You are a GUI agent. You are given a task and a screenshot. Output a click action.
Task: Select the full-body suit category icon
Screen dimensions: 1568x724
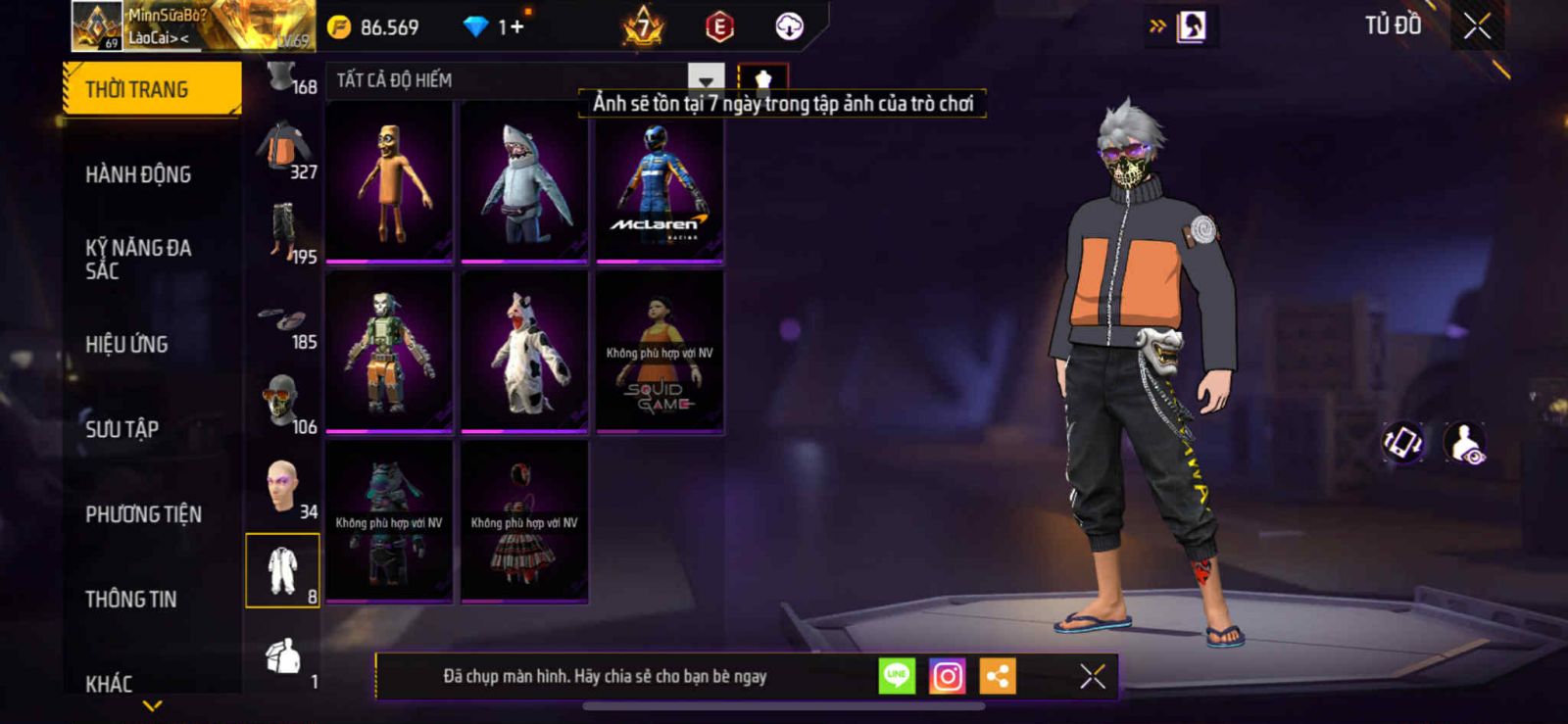click(x=282, y=570)
